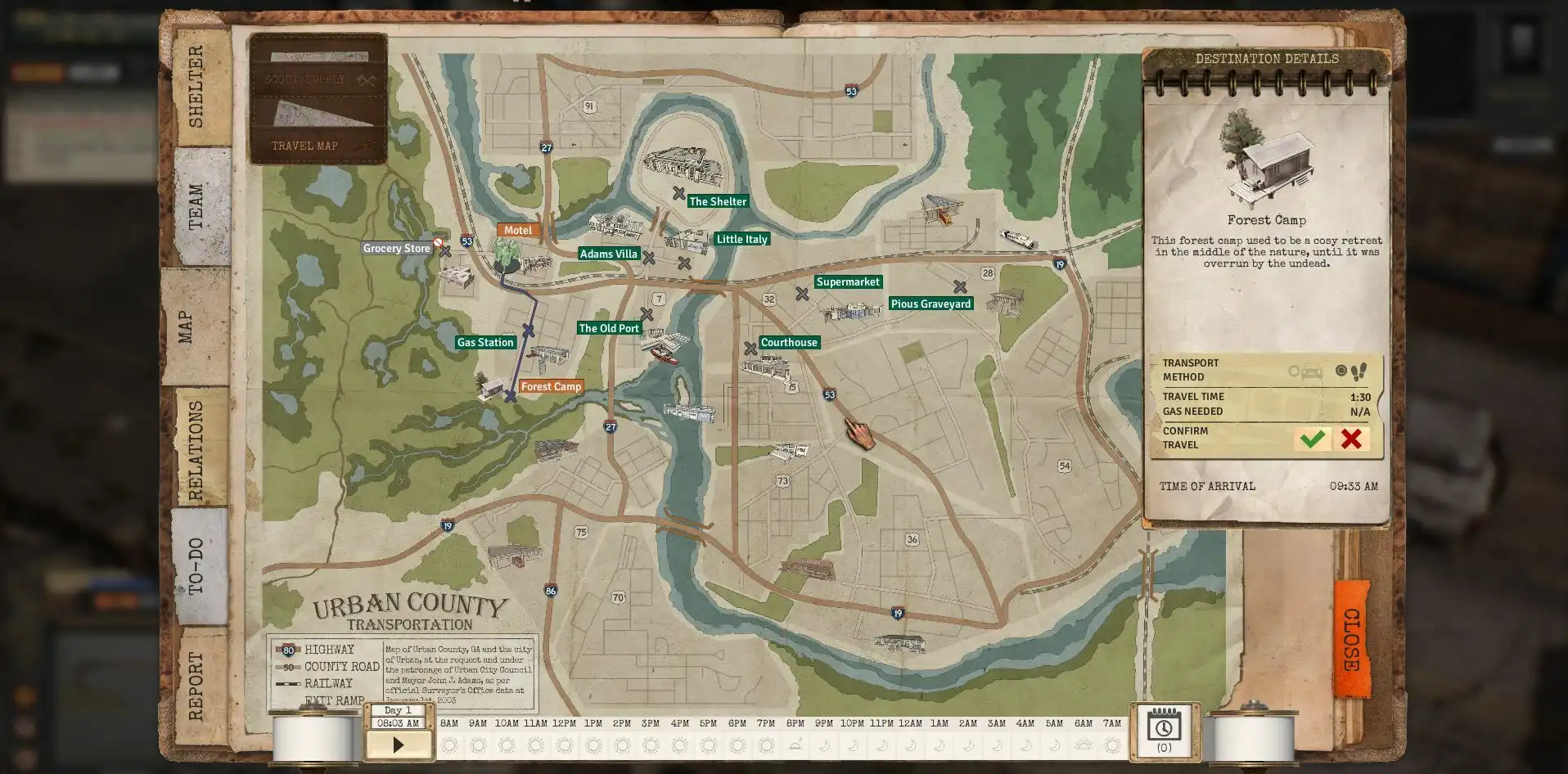Select the Map tab
Image resolution: width=1568 pixels, height=774 pixels.
click(187, 326)
